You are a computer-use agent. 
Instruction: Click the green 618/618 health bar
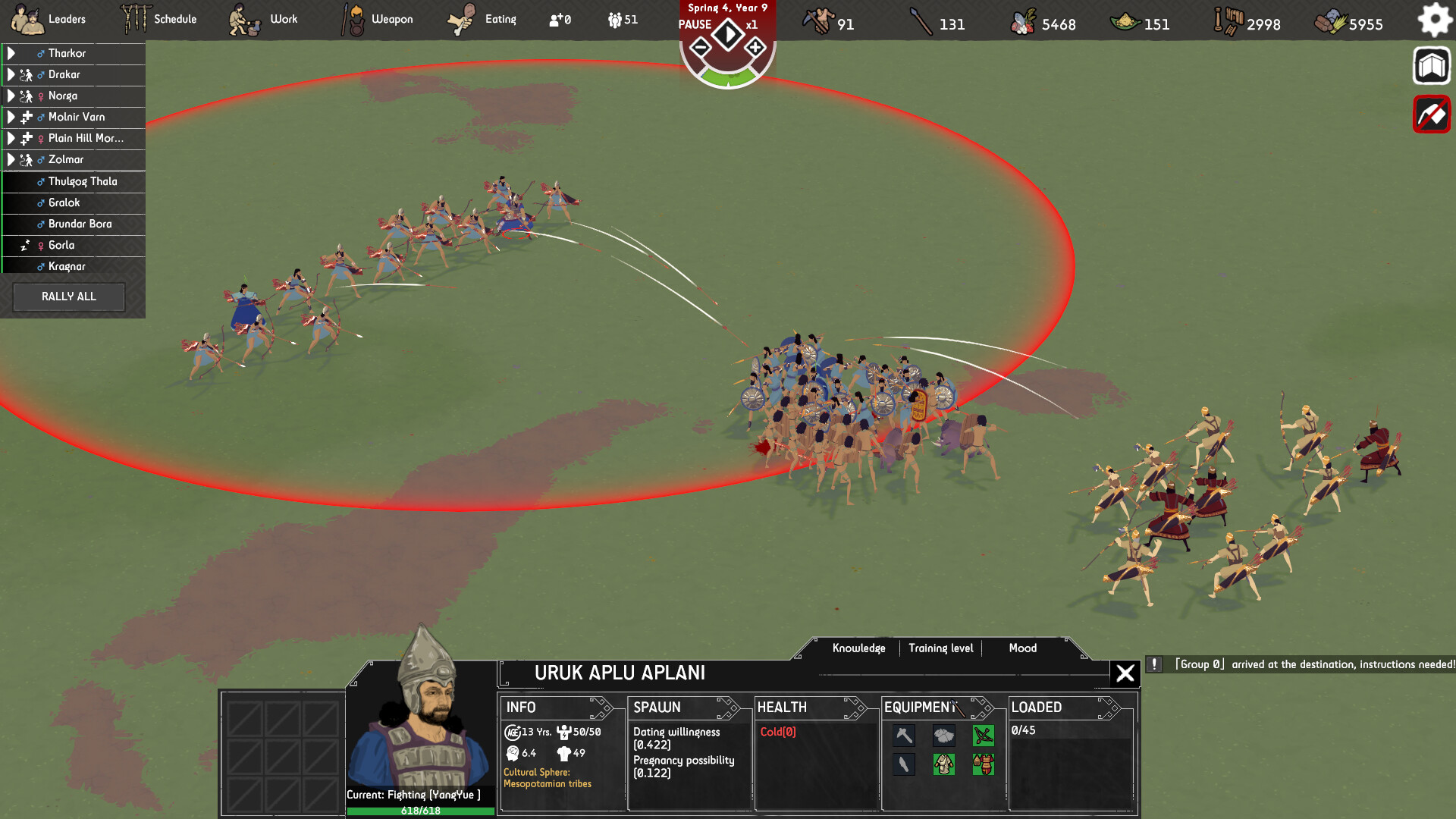tap(422, 810)
